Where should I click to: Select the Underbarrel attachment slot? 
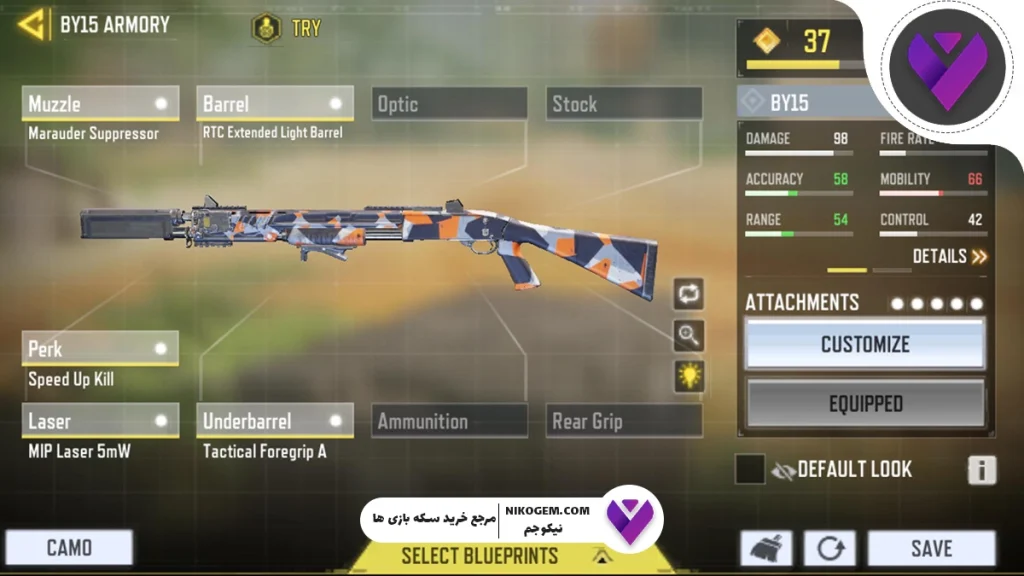click(x=274, y=421)
